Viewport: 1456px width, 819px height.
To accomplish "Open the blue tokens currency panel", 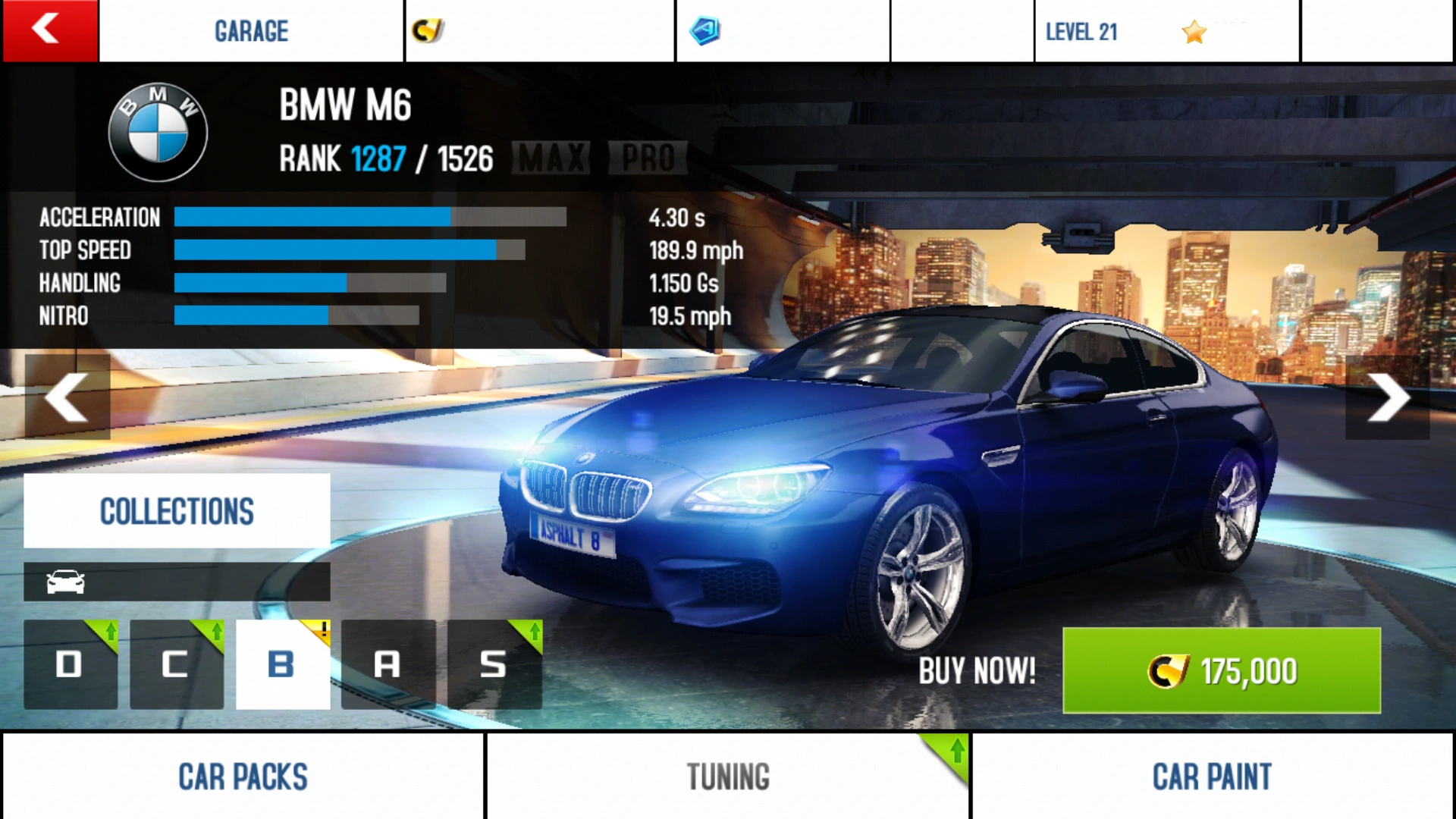I will (782, 31).
